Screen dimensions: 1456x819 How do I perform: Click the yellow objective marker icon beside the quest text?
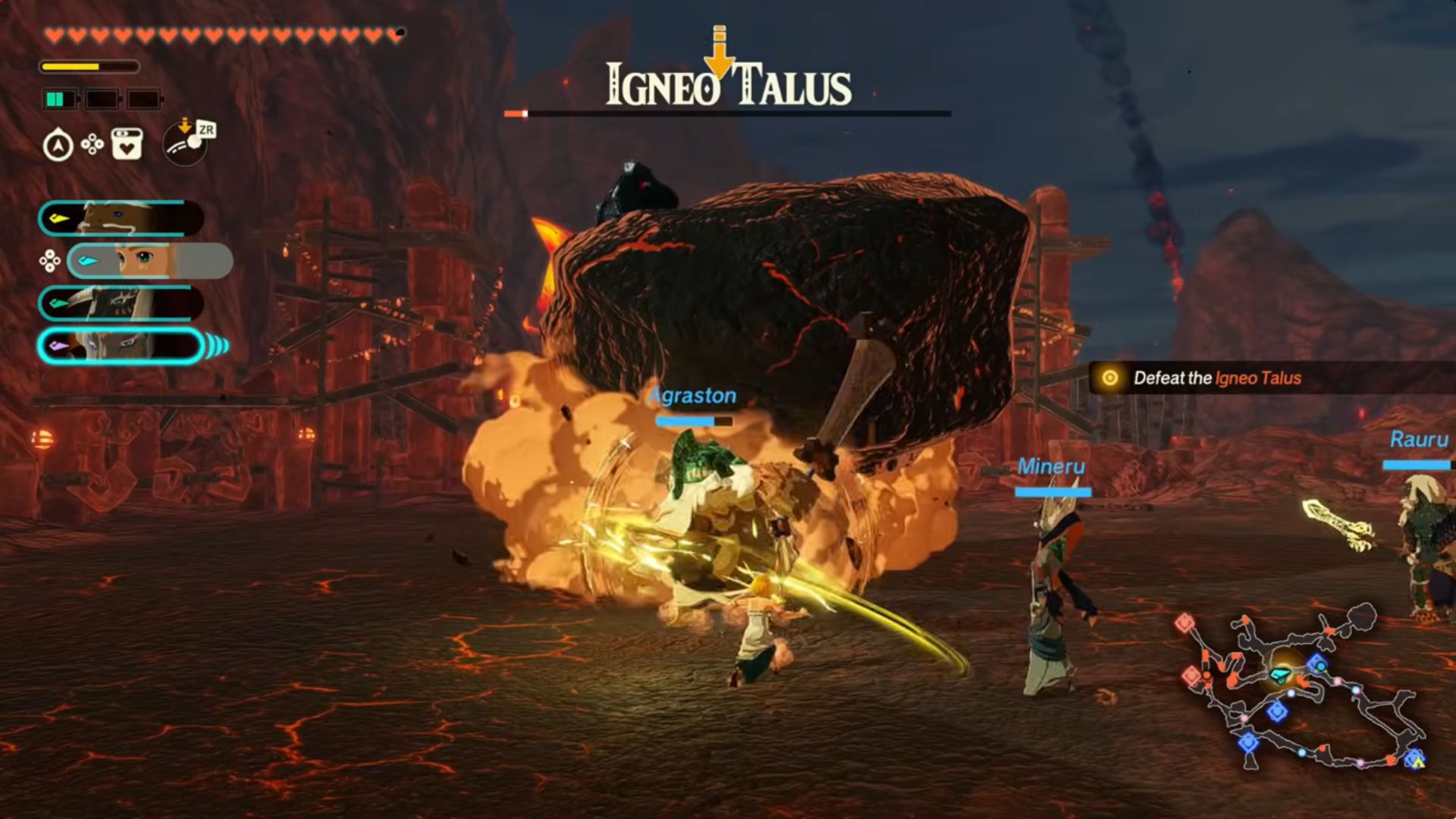tap(1110, 378)
